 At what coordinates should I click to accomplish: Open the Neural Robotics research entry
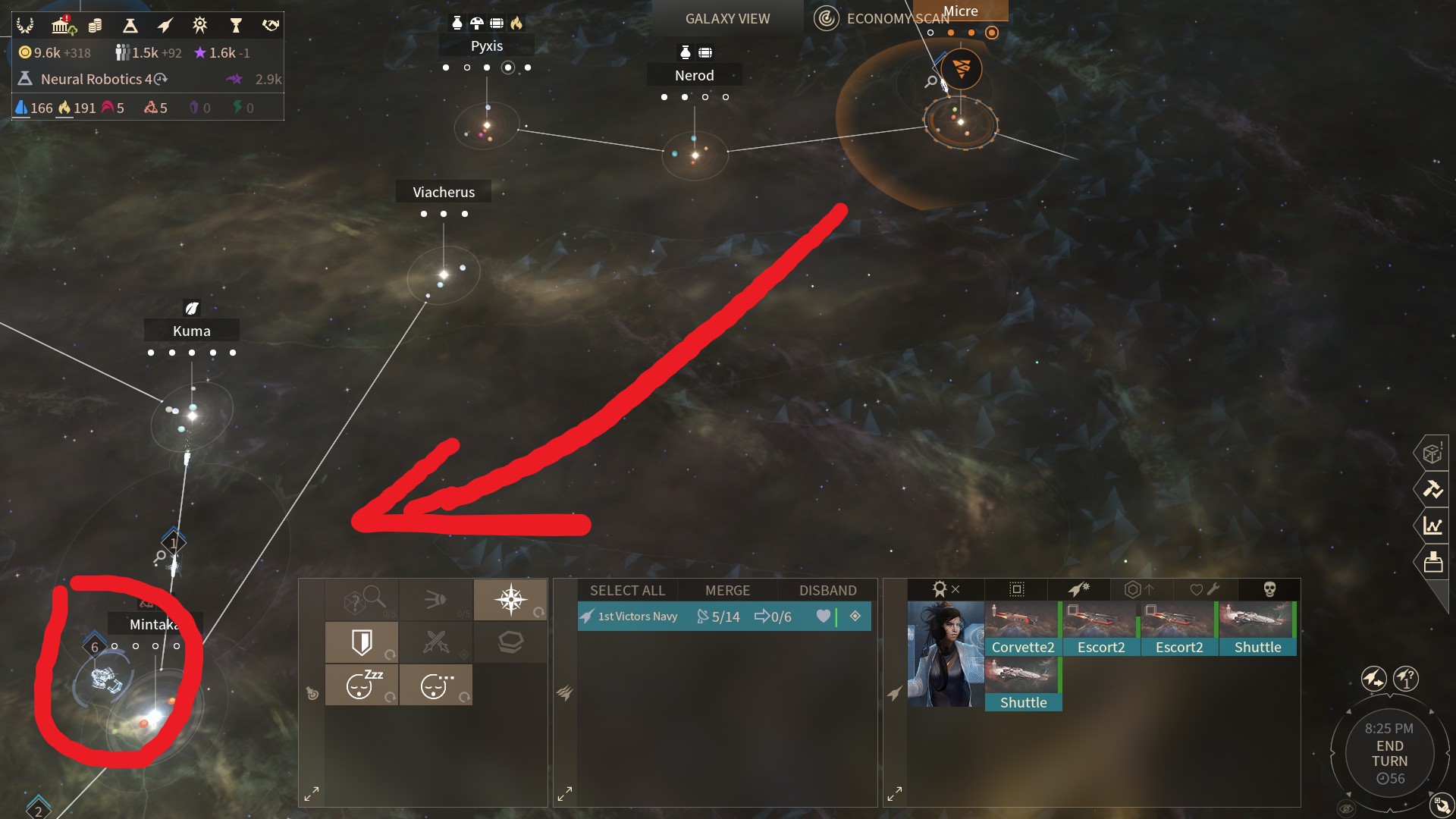click(x=96, y=80)
